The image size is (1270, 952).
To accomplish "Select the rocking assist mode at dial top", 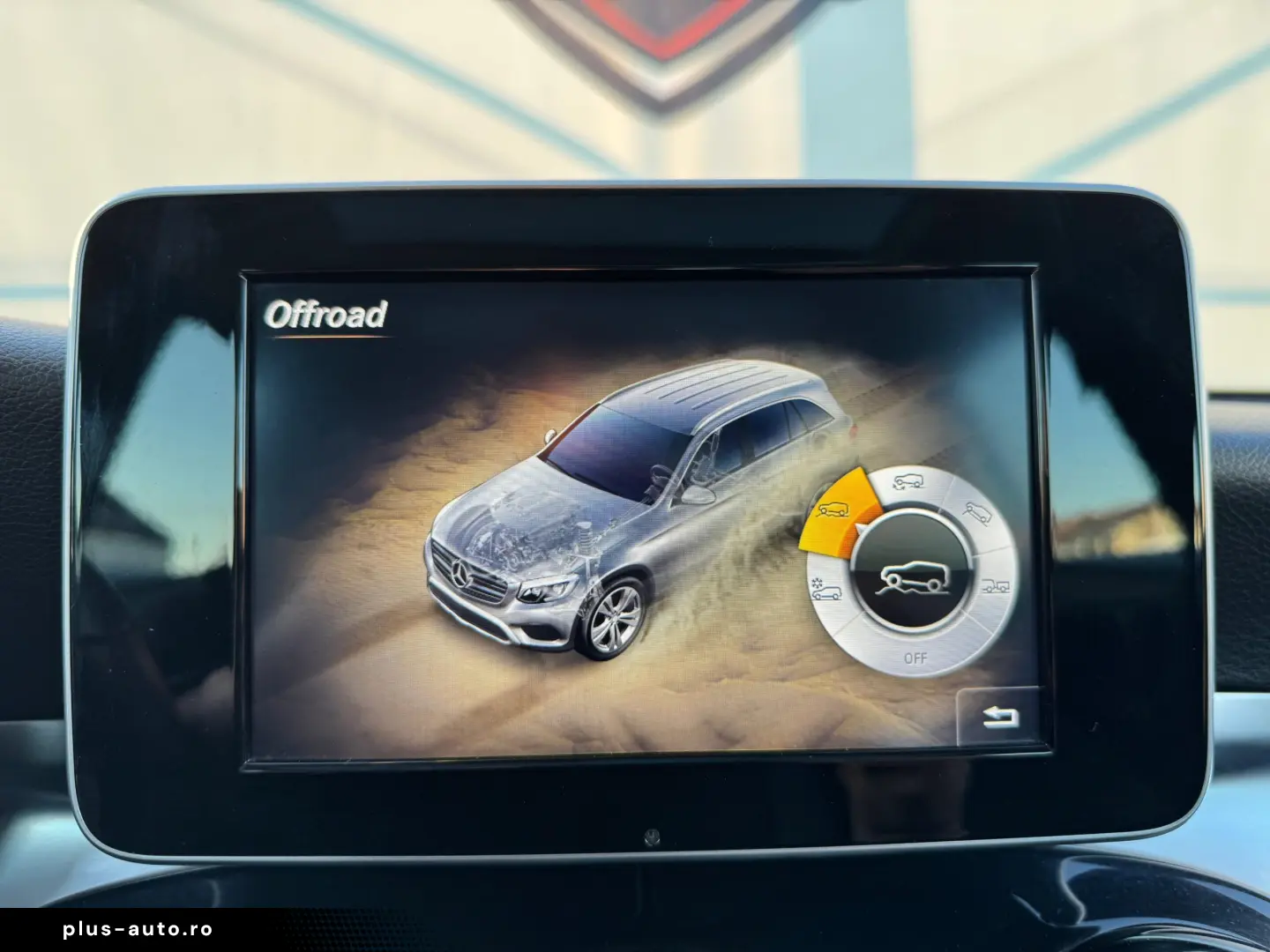I will pyautogui.click(x=908, y=483).
